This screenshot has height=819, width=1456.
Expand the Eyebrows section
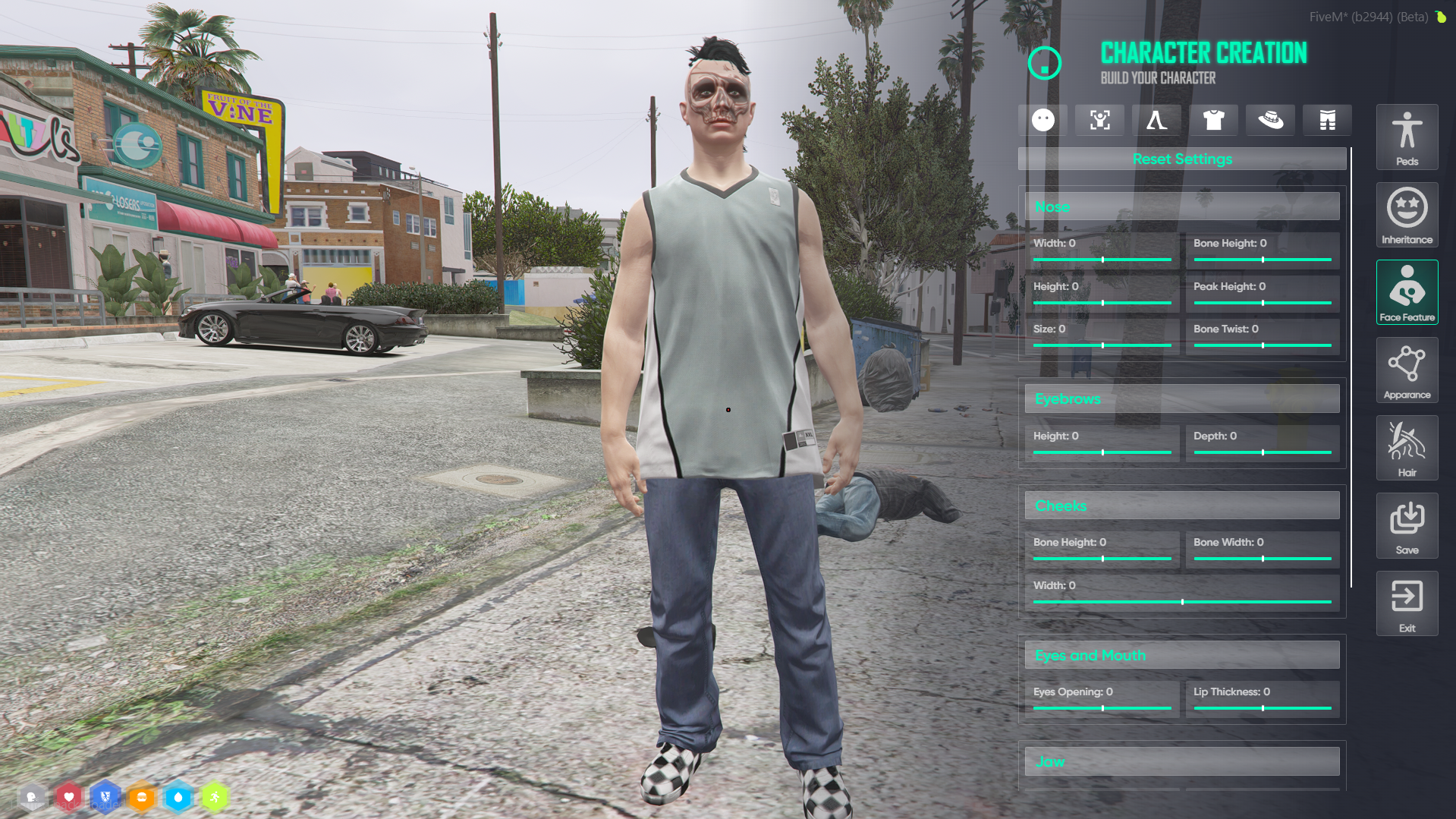pos(1181,398)
